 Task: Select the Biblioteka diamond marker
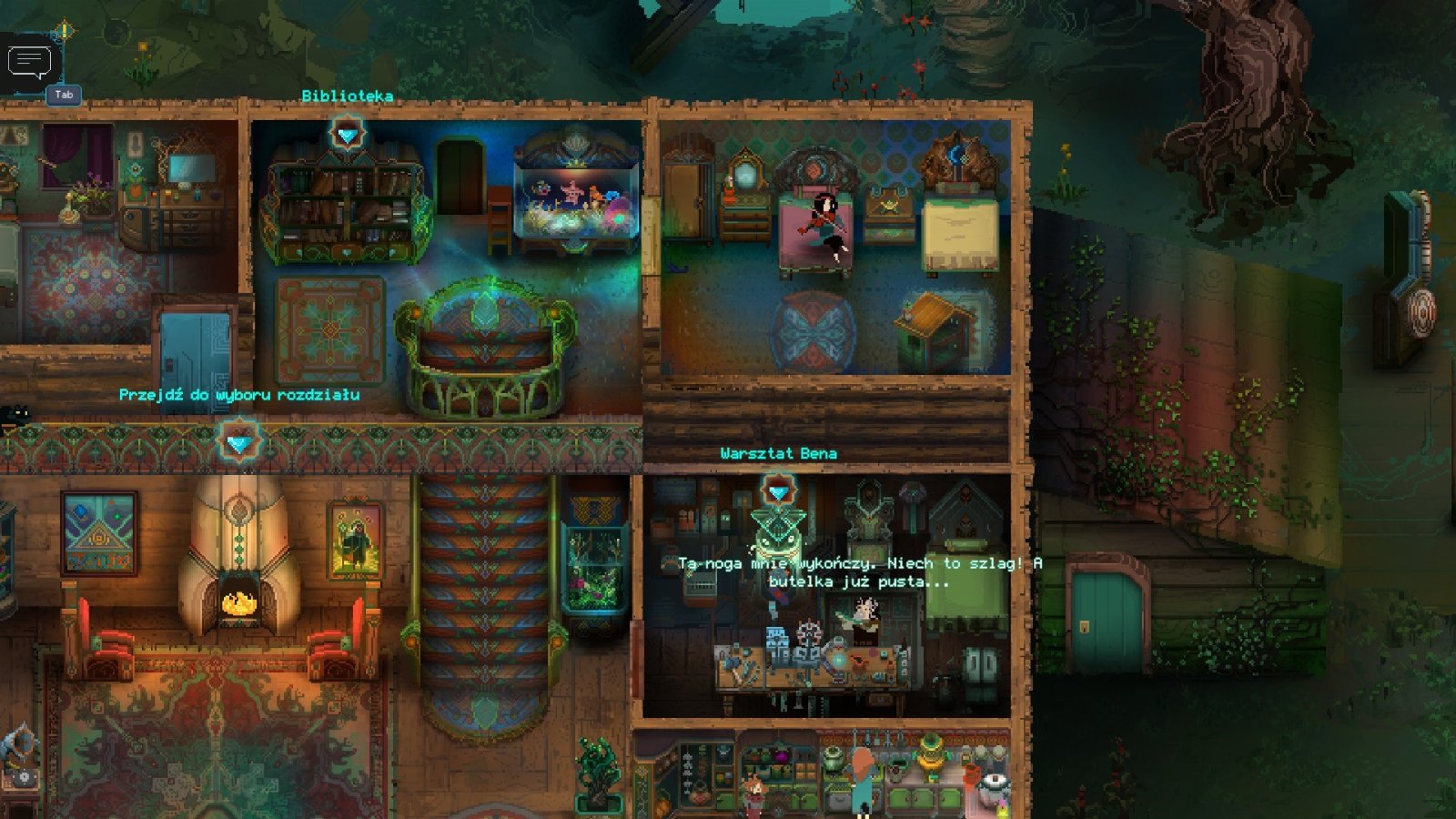pyautogui.click(x=347, y=135)
